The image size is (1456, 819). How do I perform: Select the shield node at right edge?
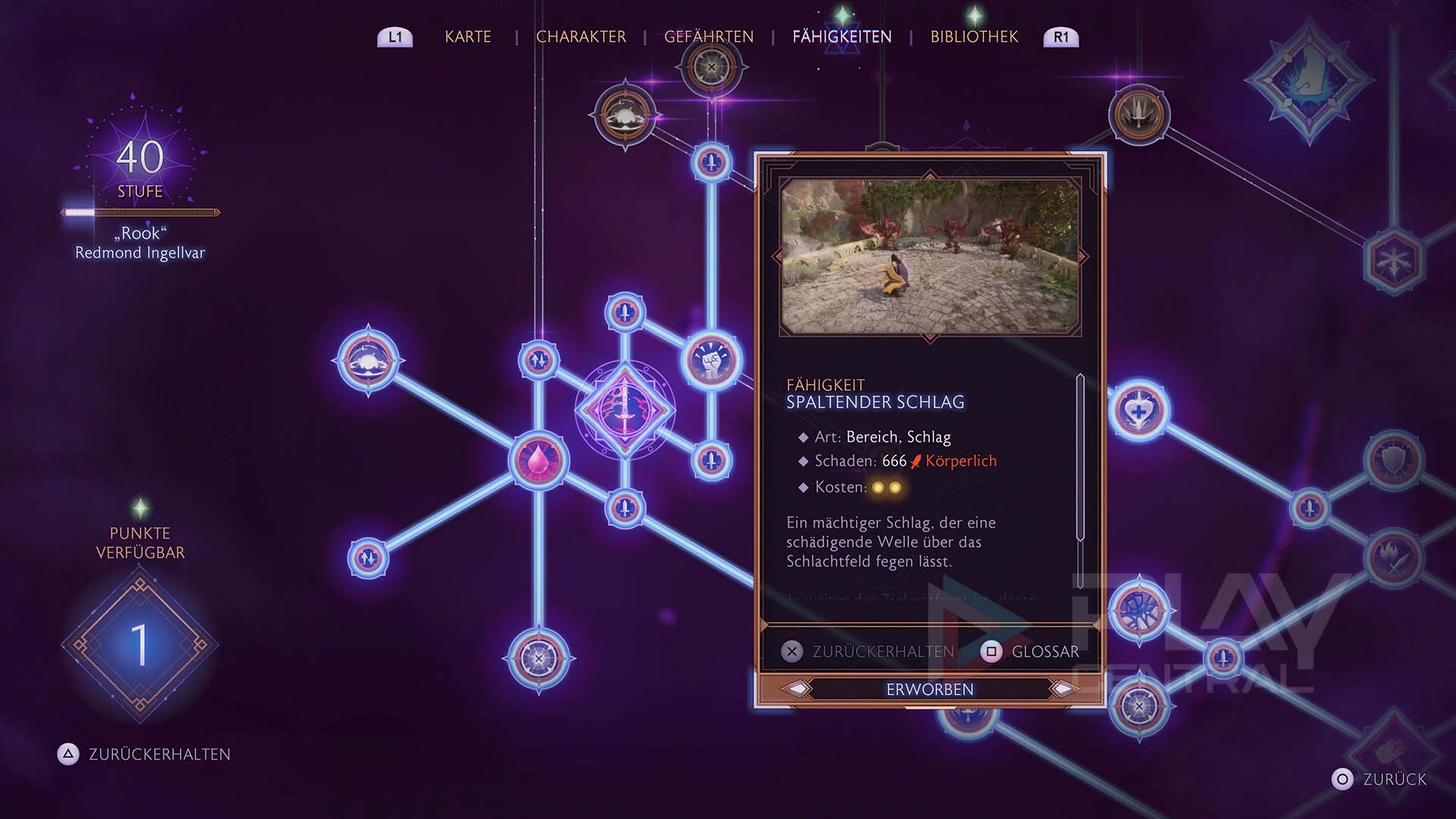click(x=1394, y=460)
